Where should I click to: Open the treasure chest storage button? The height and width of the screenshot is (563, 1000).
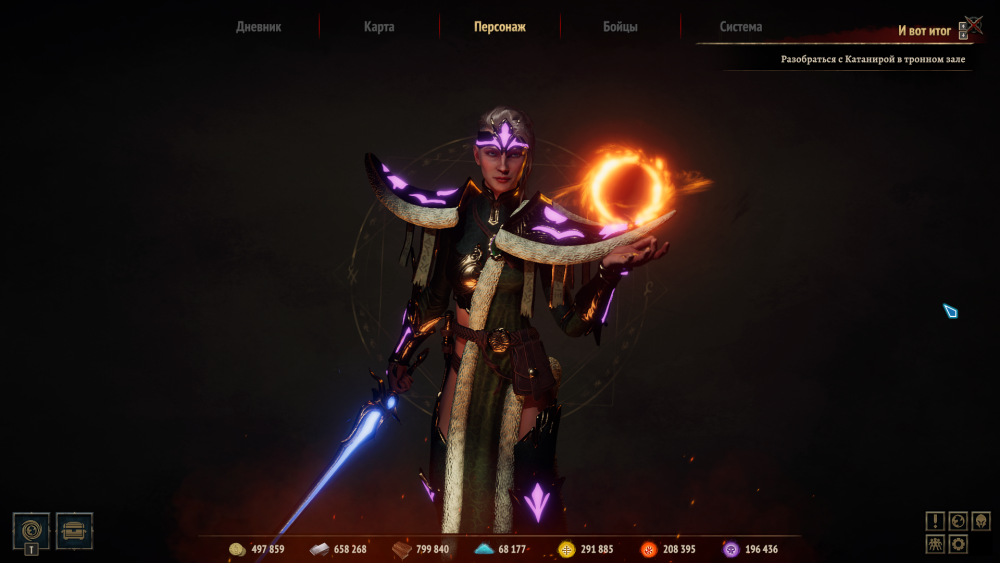click(x=75, y=530)
